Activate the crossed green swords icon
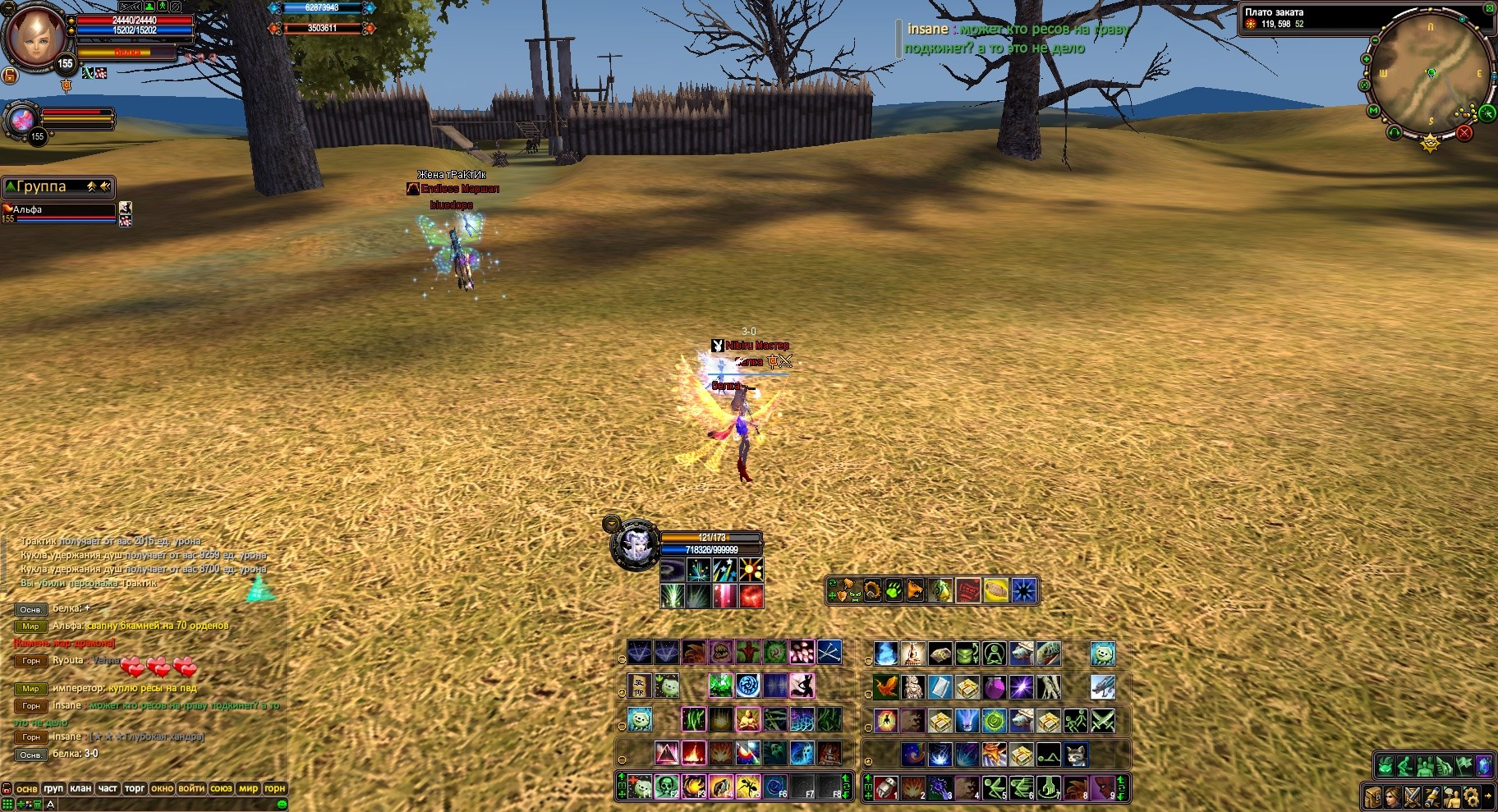1498x812 pixels. 1103,721
